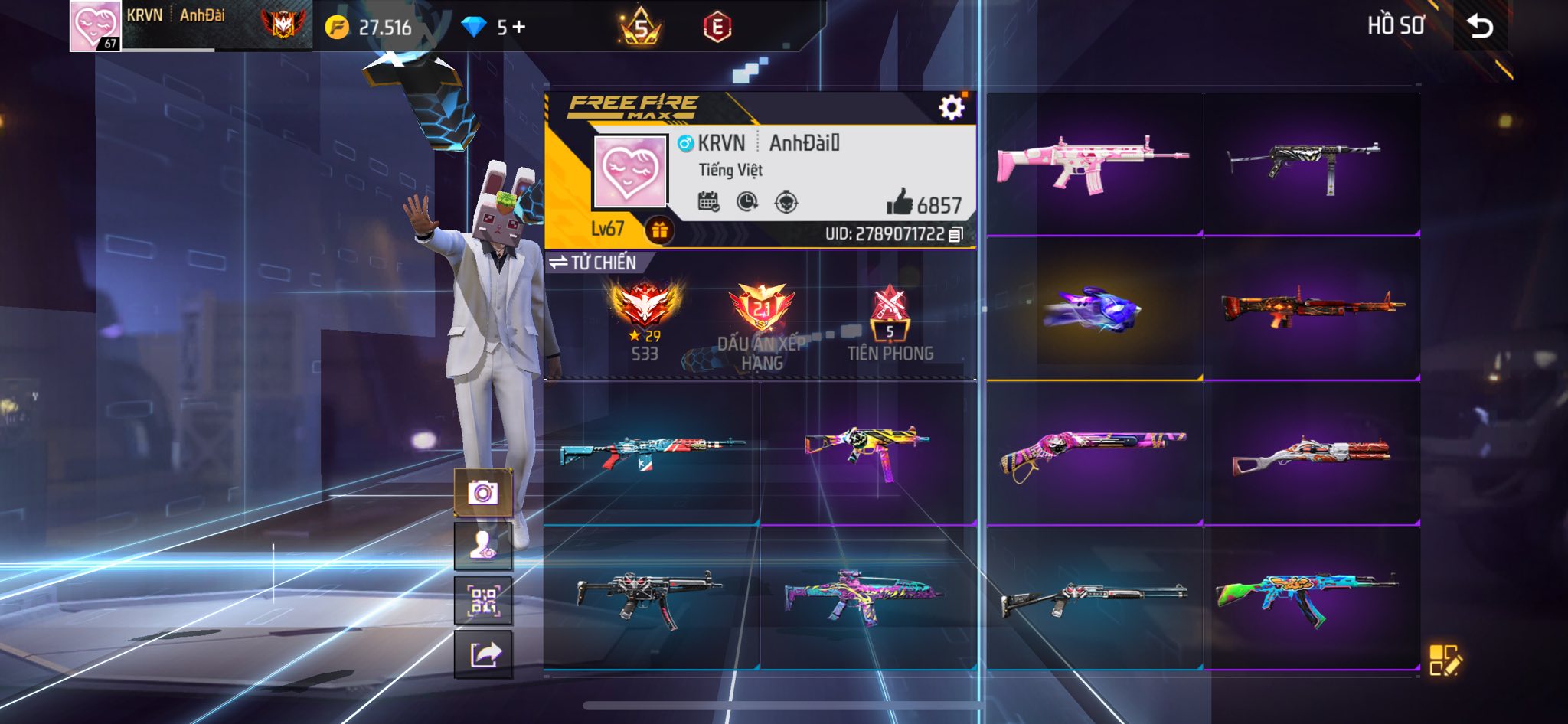1568x724 pixels.
Task: Open the character avatar view button
Action: coord(483,546)
